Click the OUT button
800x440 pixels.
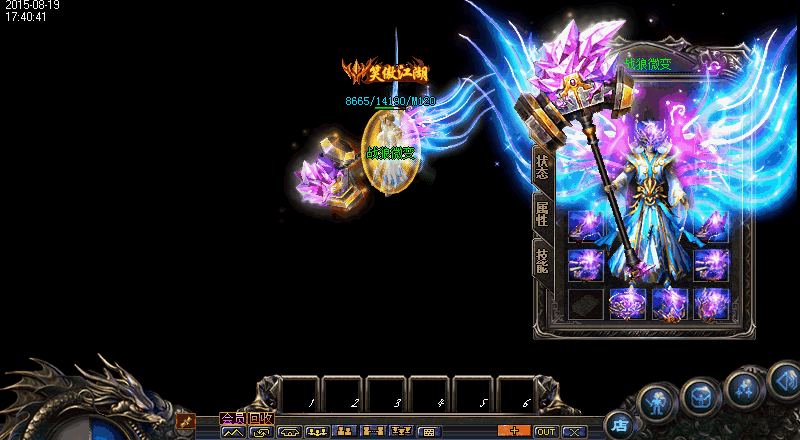(x=546, y=432)
